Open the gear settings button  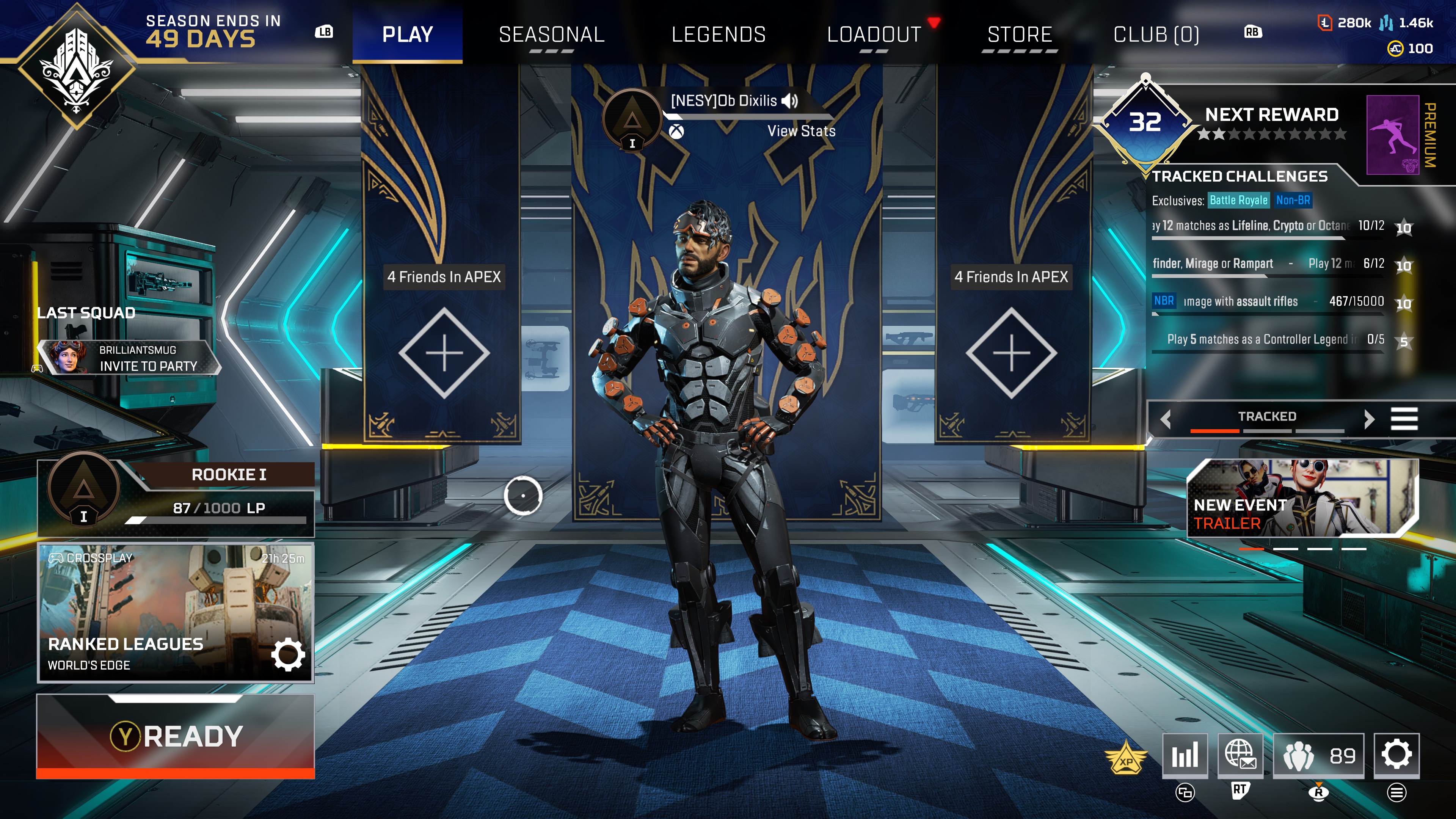1396,755
